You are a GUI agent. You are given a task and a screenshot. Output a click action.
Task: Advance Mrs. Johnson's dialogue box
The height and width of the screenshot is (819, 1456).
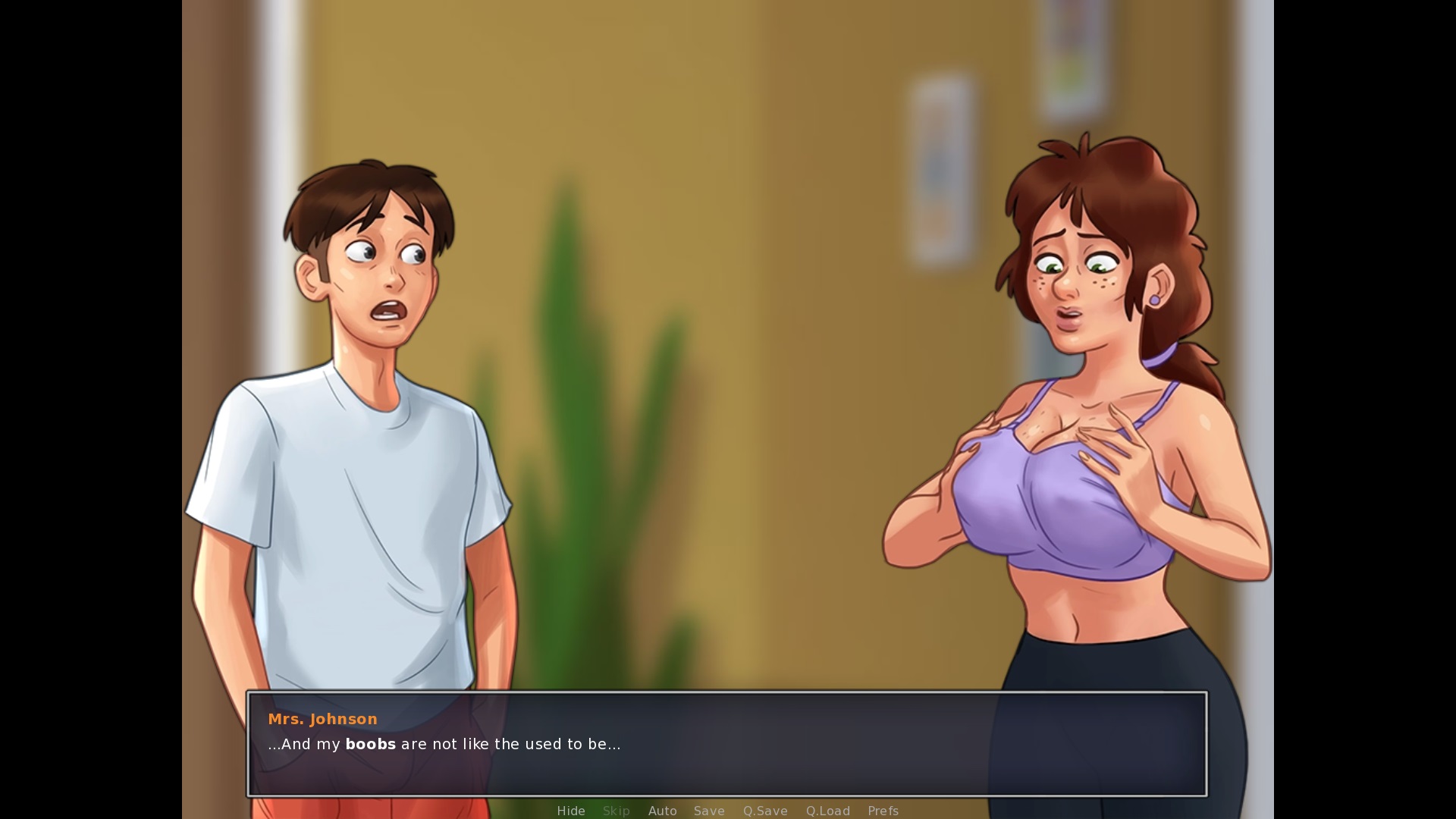click(726, 743)
